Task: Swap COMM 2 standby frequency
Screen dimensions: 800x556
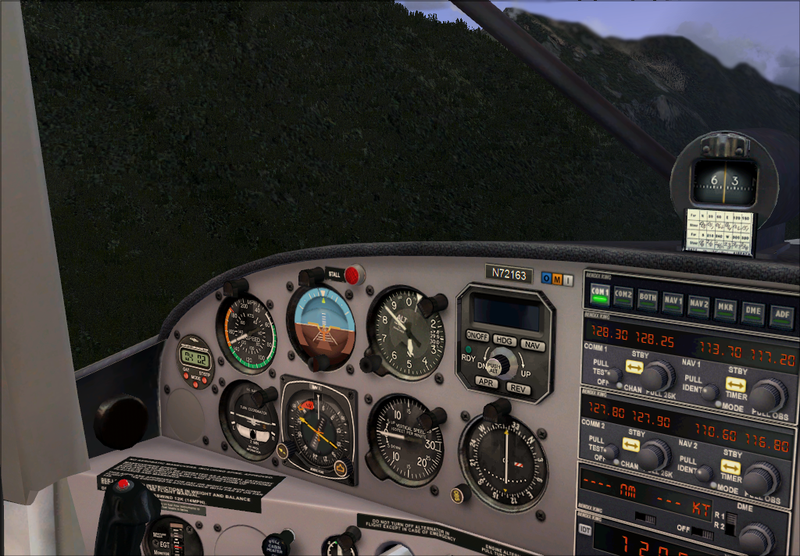Action: coord(630,444)
